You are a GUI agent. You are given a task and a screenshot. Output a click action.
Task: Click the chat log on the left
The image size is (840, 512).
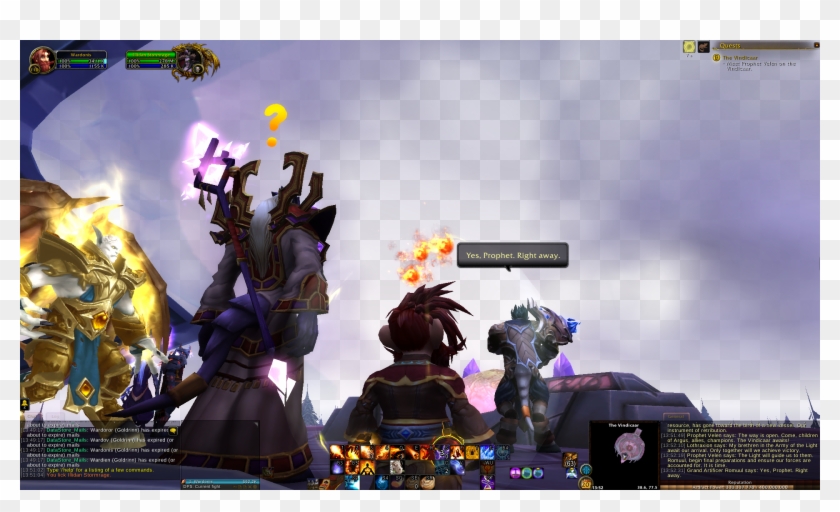[x=100, y=448]
